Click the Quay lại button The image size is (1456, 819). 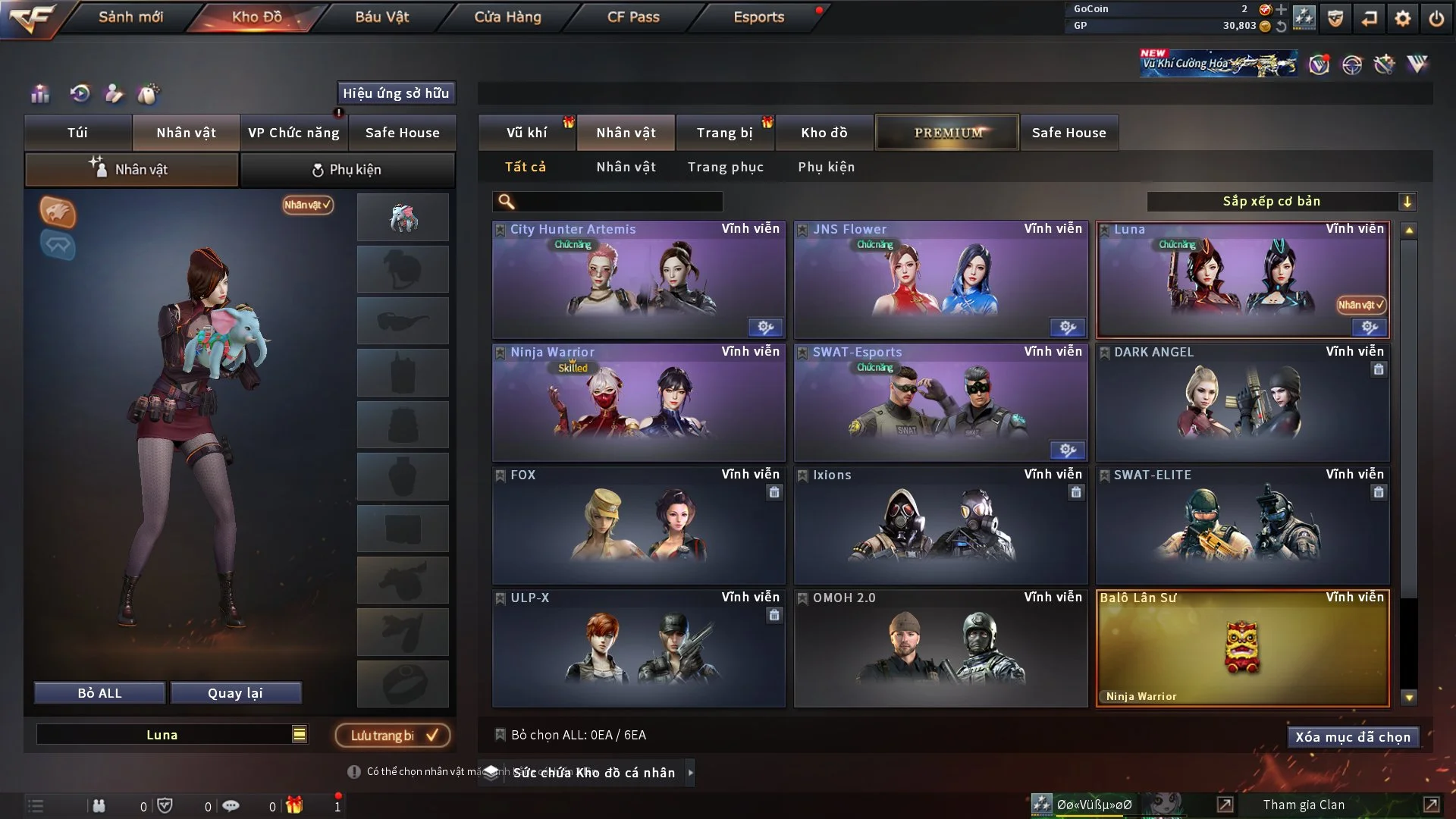coord(235,693)
